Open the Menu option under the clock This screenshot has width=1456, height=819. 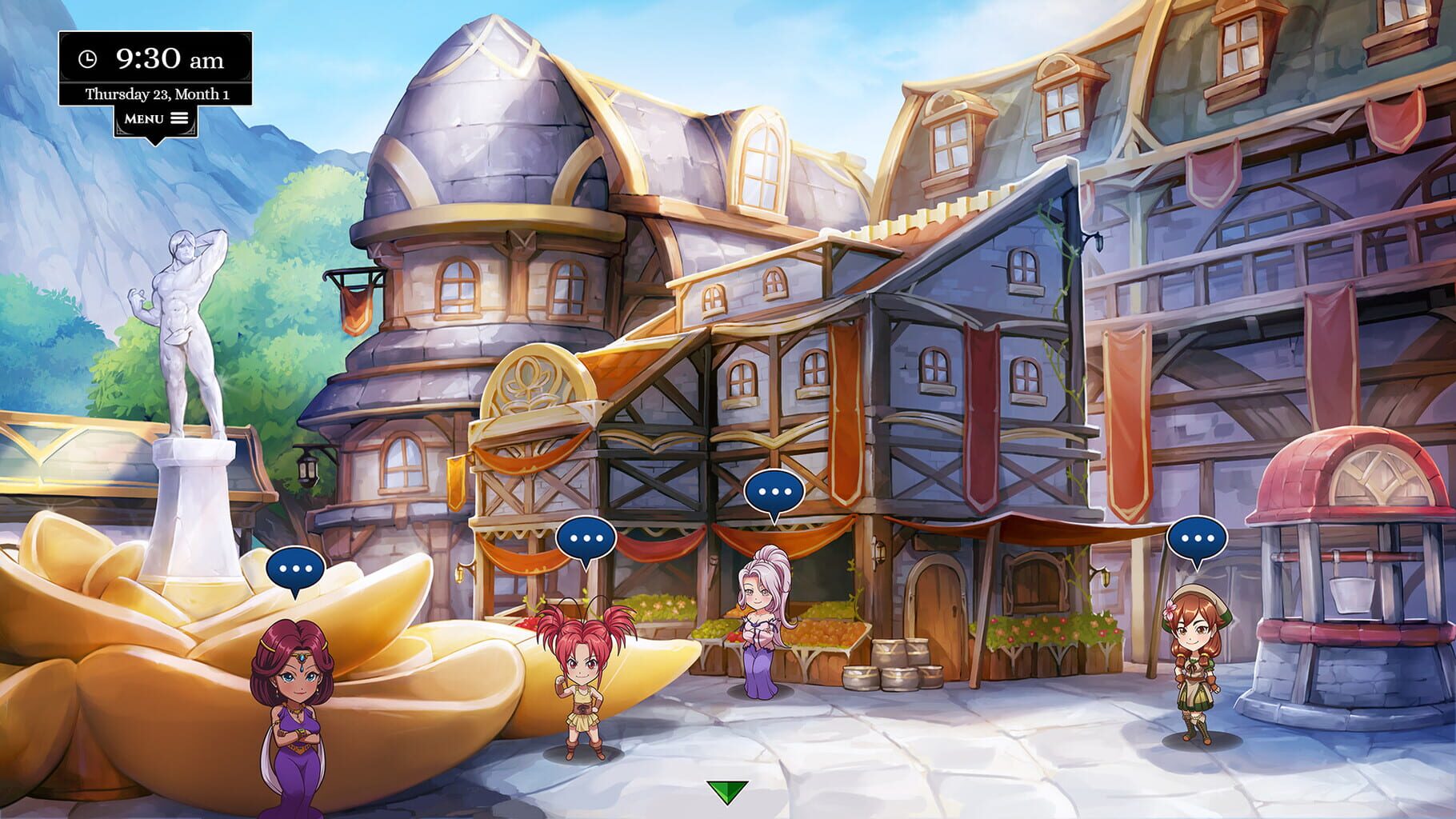pyautogui.click(x=144, y=117)
